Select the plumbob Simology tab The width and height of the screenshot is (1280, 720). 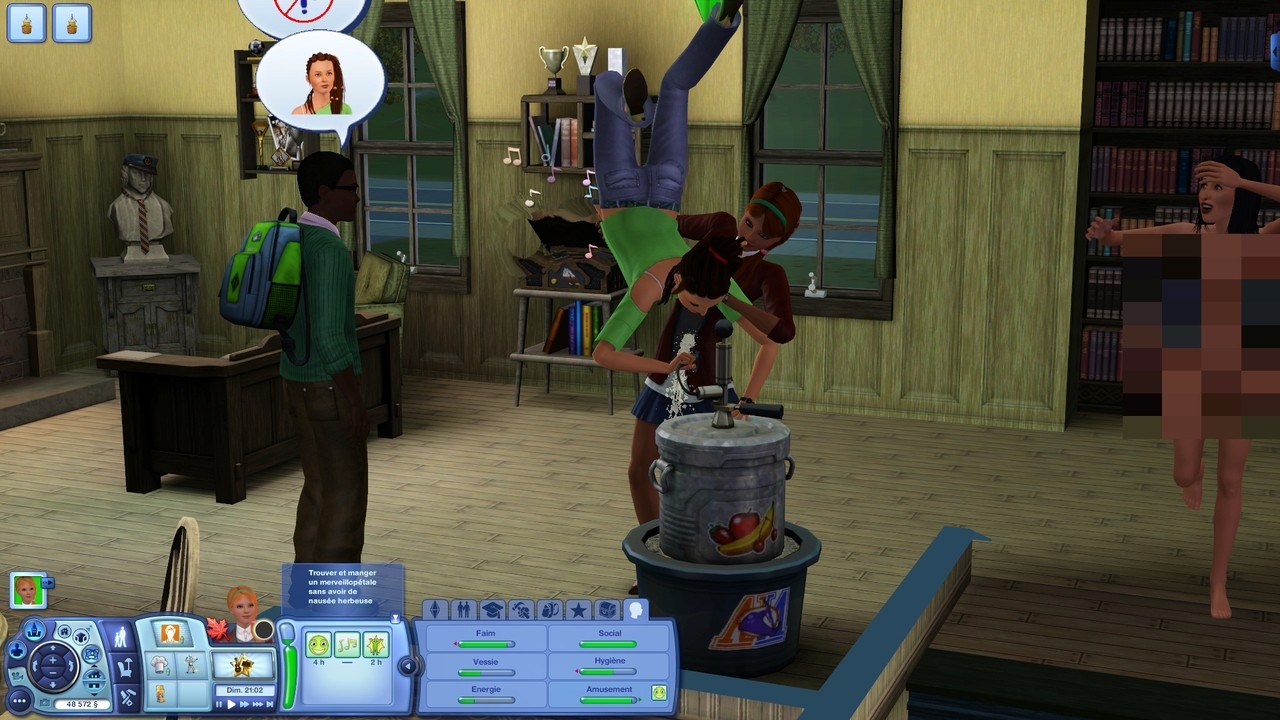[x=434, y=609]
